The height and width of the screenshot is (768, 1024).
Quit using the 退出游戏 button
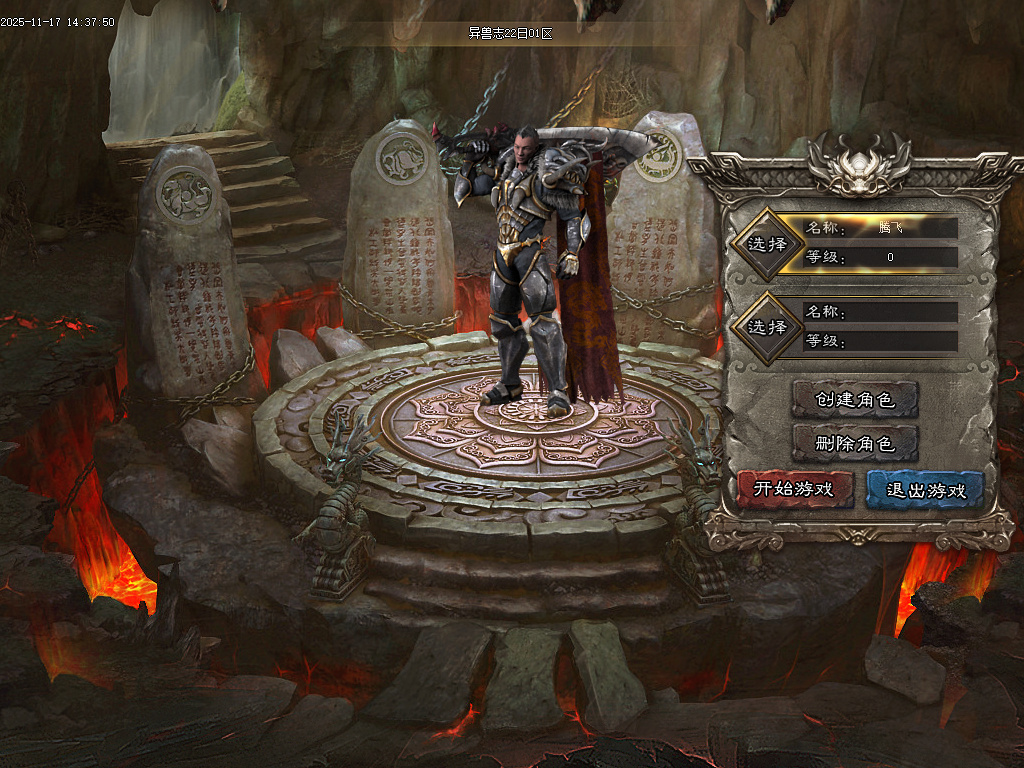point(926,490)
